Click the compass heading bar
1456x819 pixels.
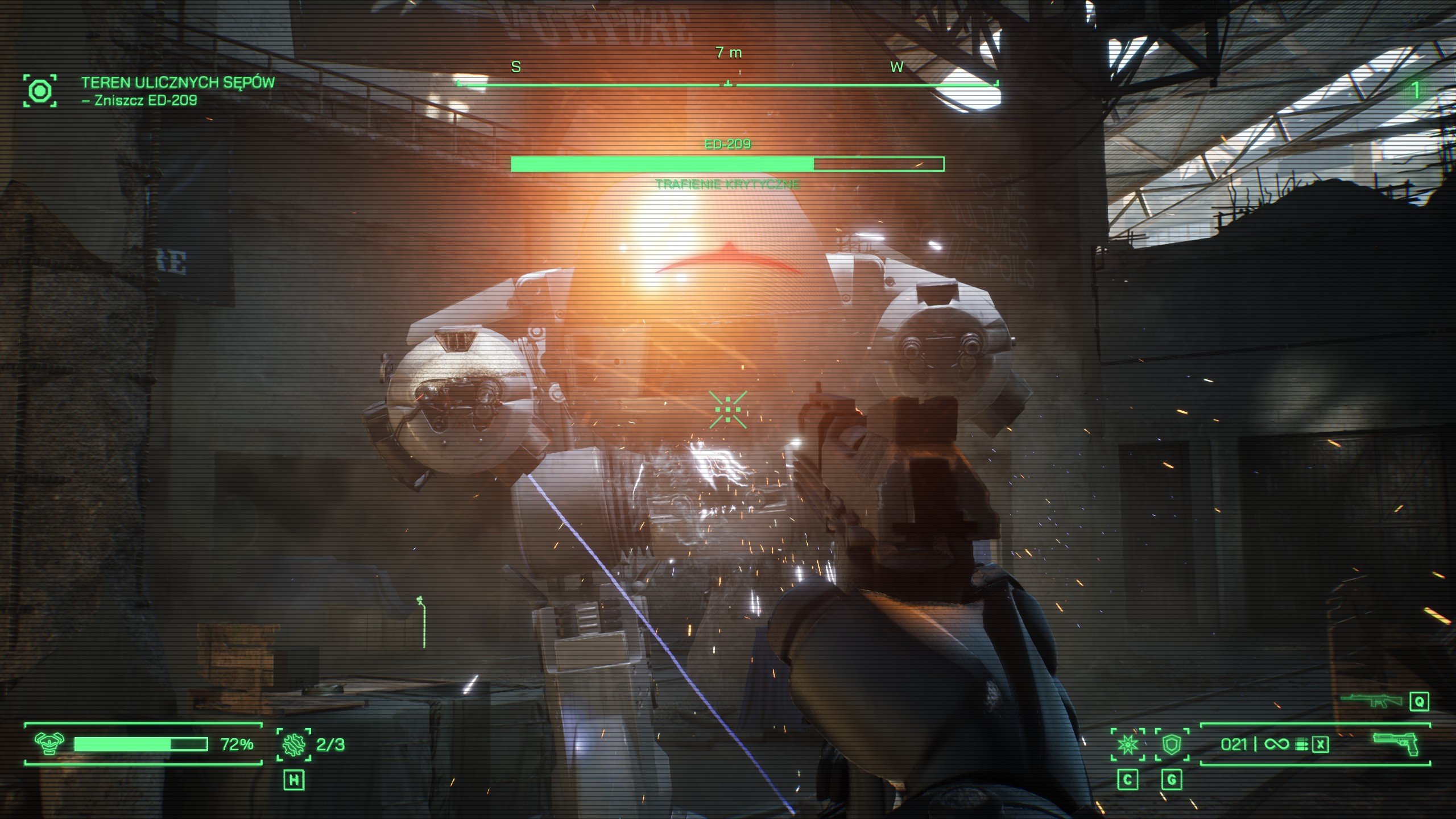[727, 84]
